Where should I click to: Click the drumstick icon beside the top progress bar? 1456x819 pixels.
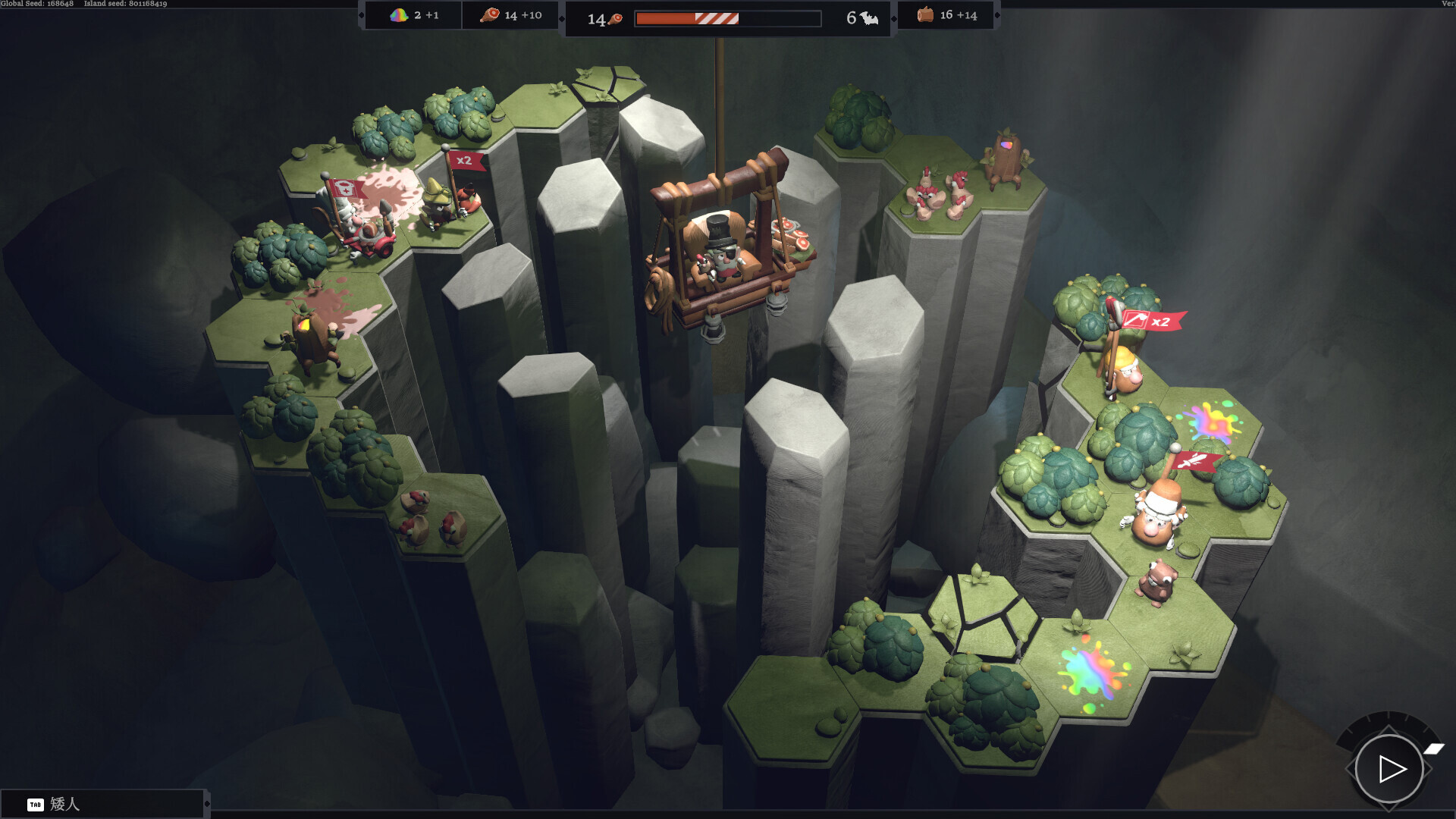click(x=616, y=17)
